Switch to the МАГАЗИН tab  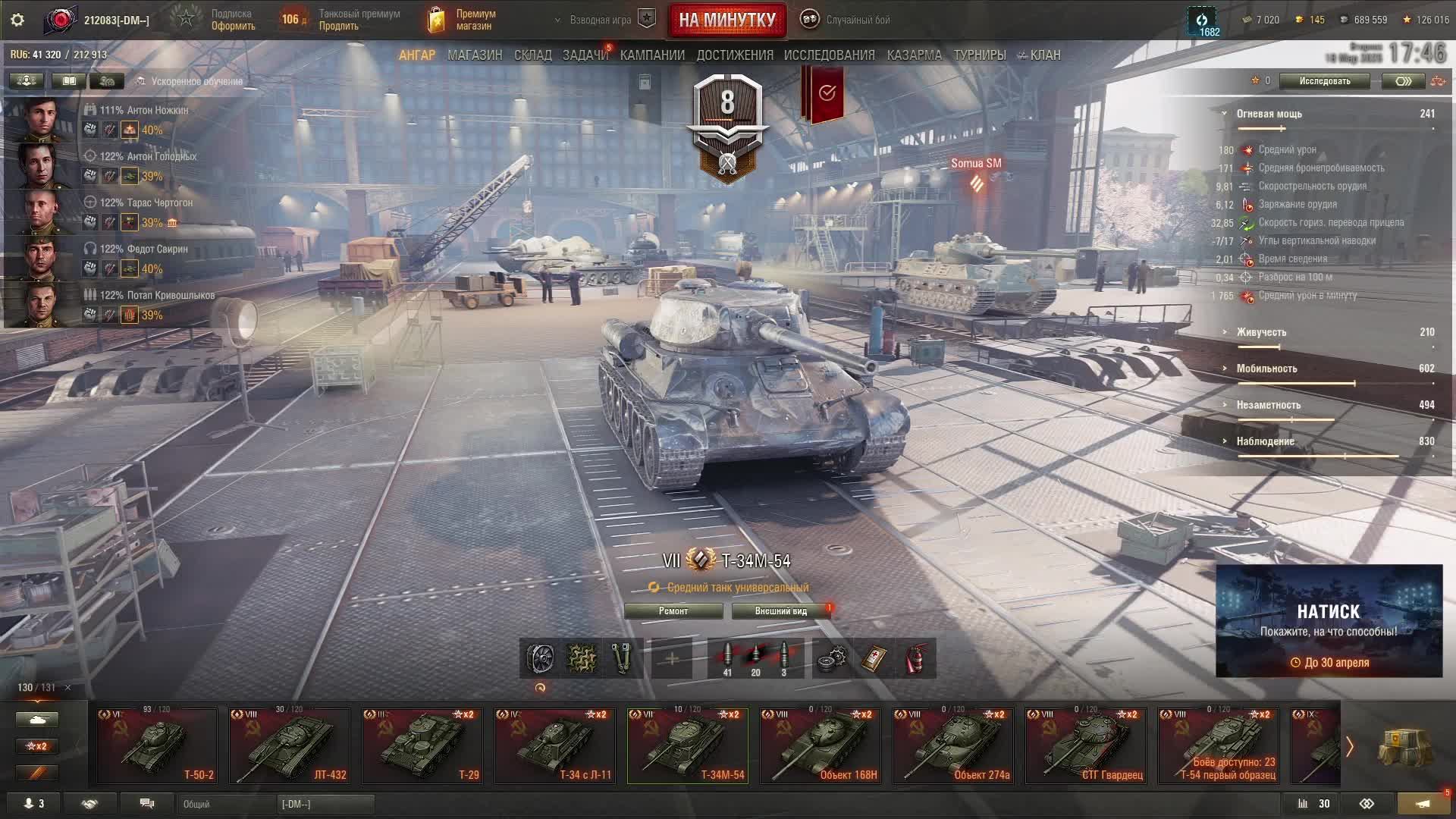point(475,55)
